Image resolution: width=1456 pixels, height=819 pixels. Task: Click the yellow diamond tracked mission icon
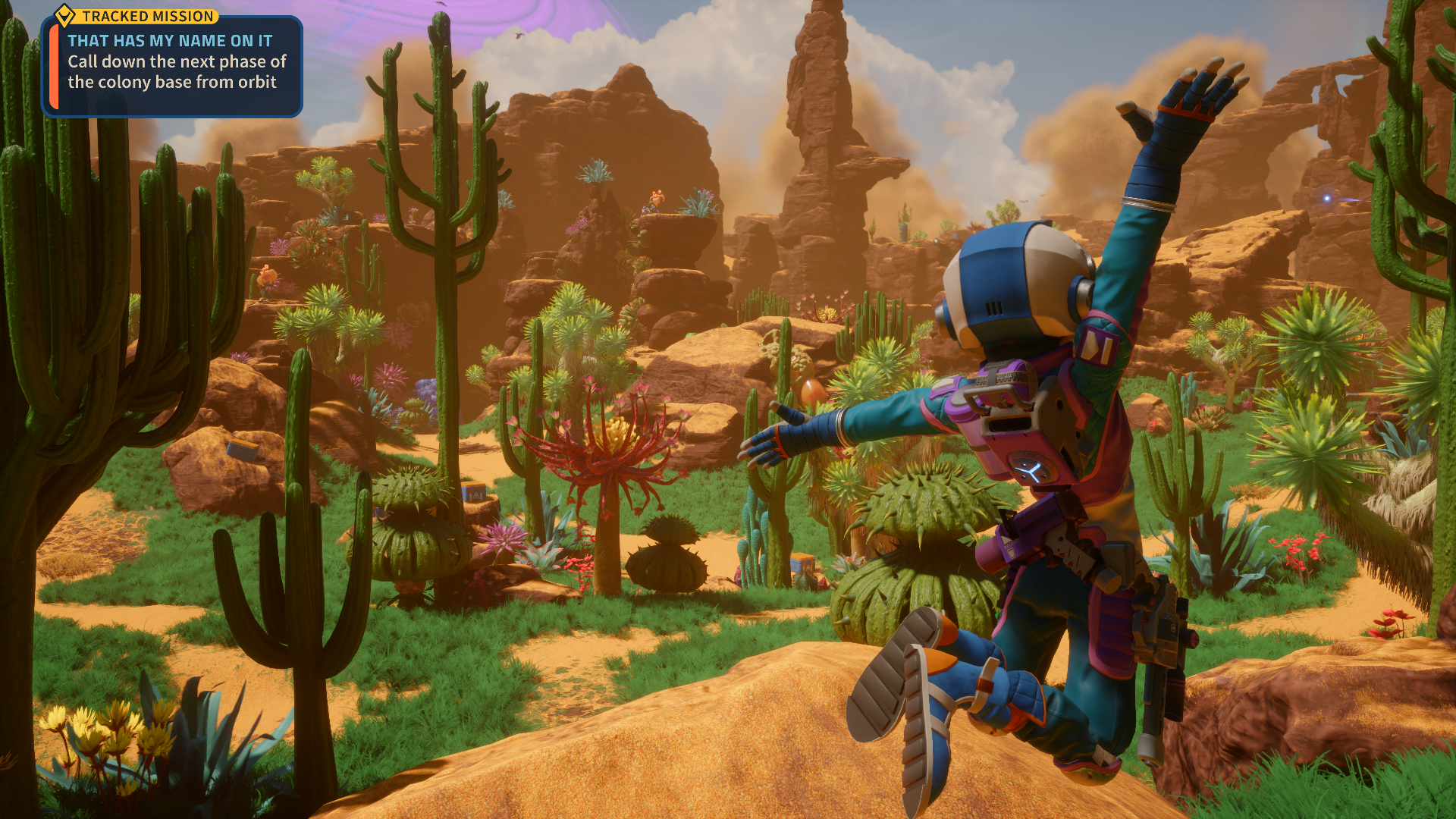pyautogui.click(x=65, y=15)
